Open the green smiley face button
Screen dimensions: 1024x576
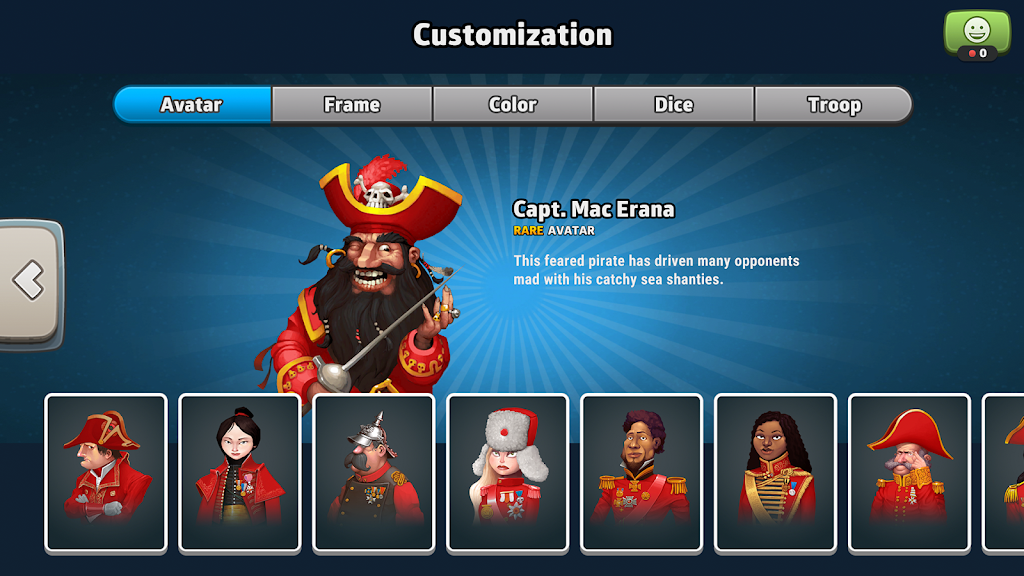pos(977,32)
